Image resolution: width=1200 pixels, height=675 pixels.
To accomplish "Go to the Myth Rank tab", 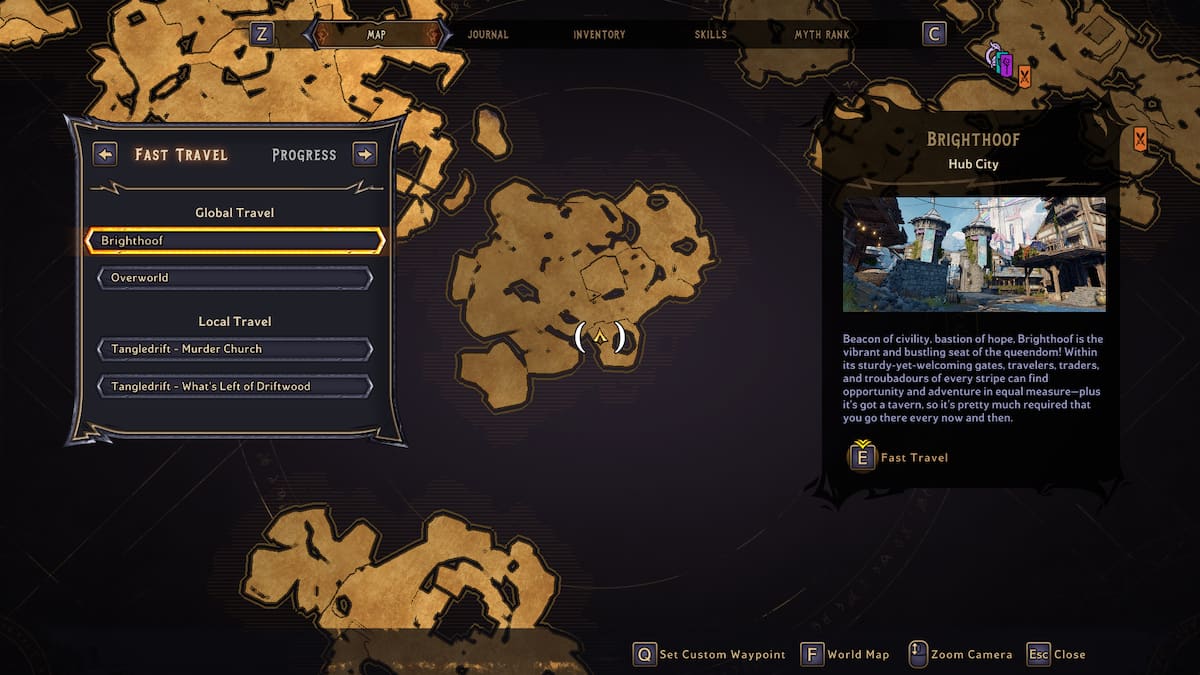I will tap(822, 34).
